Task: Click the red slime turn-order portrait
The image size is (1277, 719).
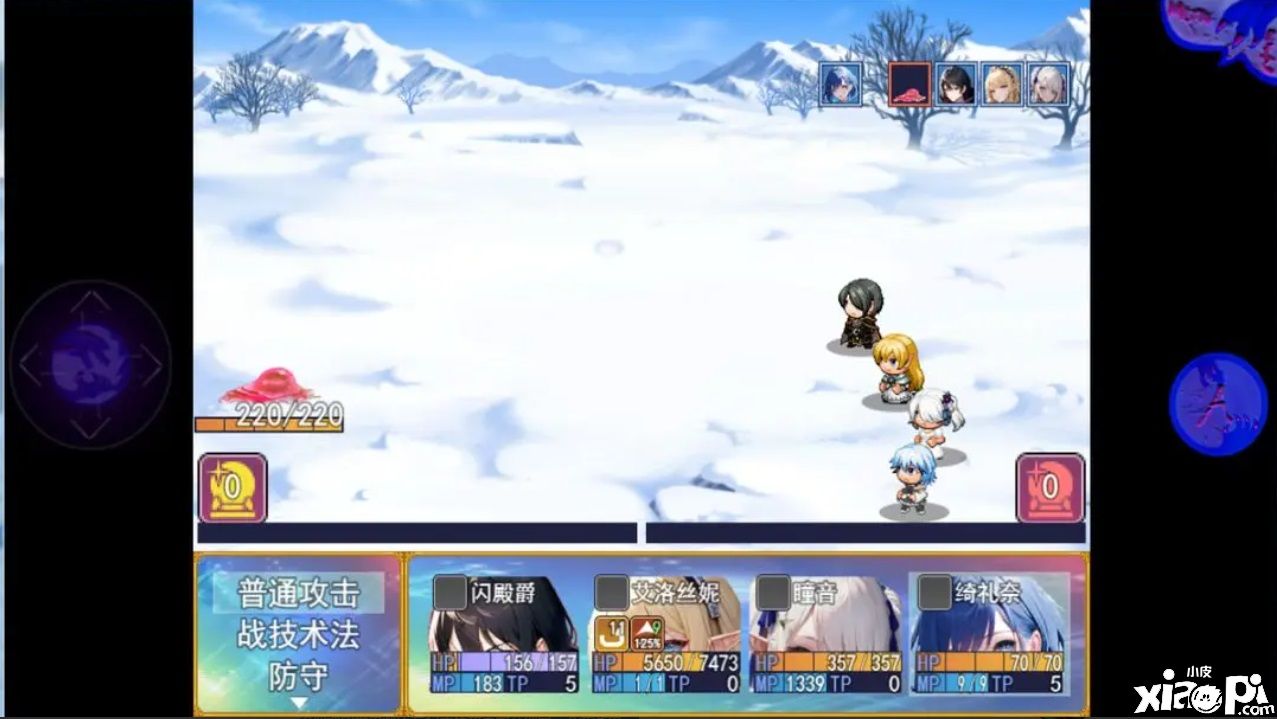Action: tap(909, 84)
